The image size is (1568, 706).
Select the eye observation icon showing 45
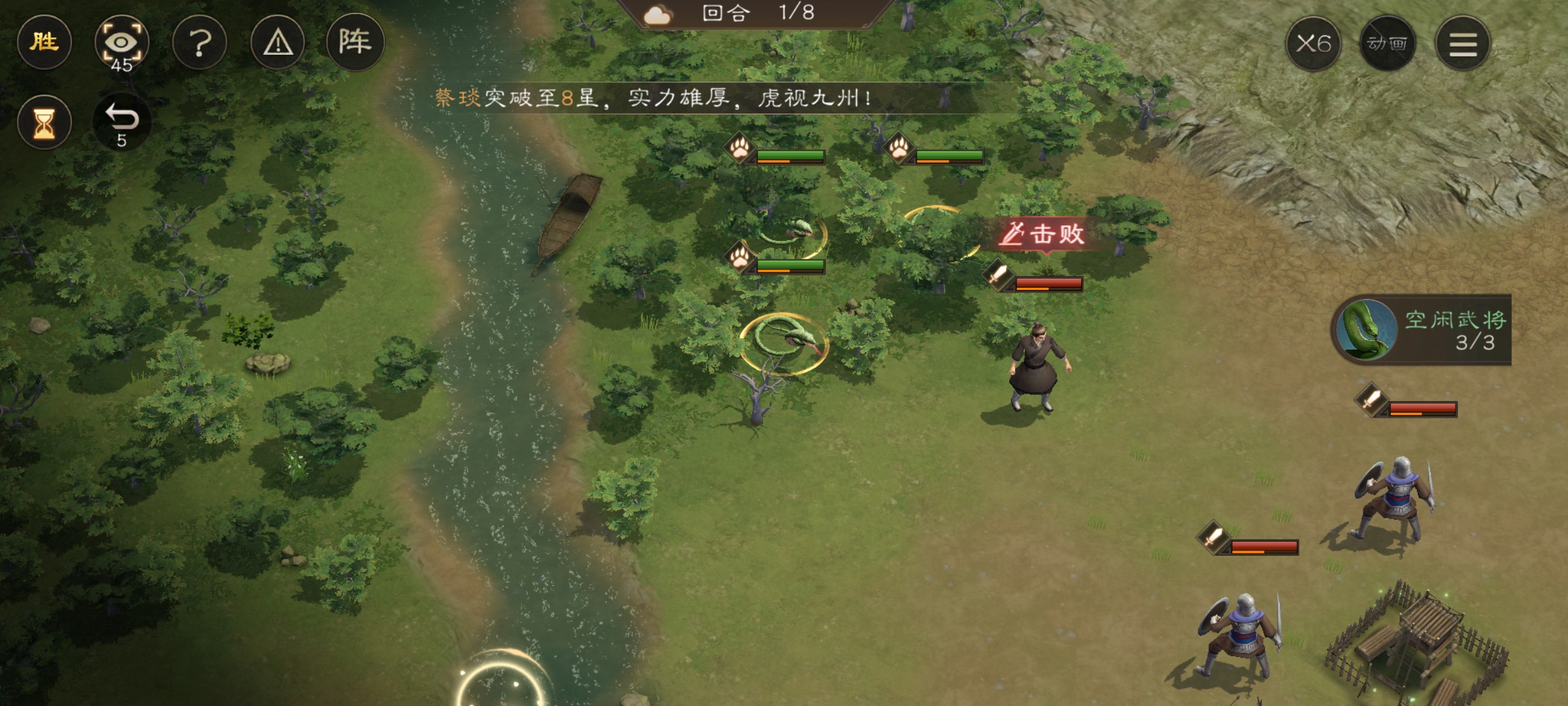pos(123,42)
